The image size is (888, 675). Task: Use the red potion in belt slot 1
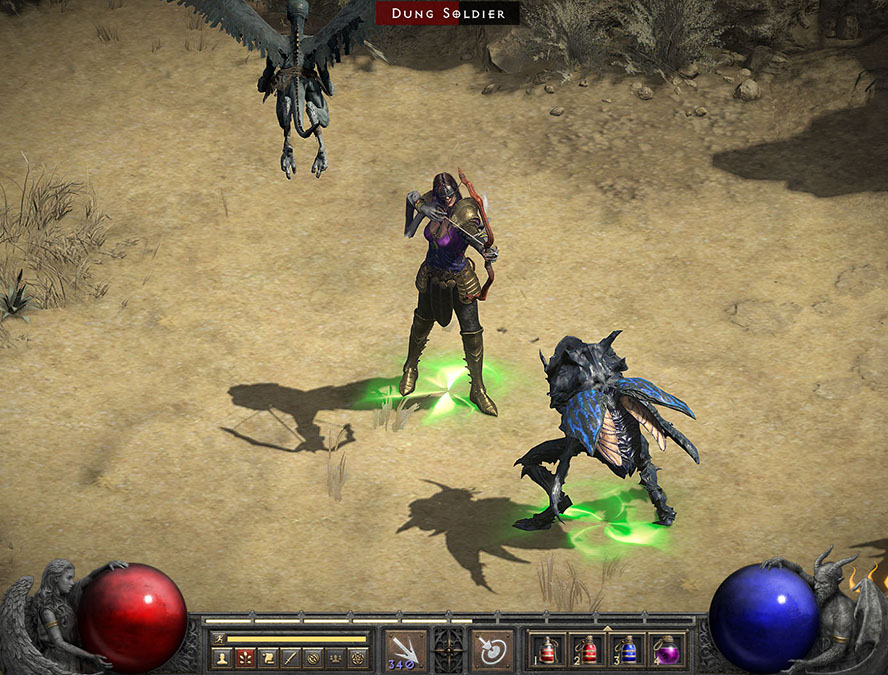tap(549, 651)
